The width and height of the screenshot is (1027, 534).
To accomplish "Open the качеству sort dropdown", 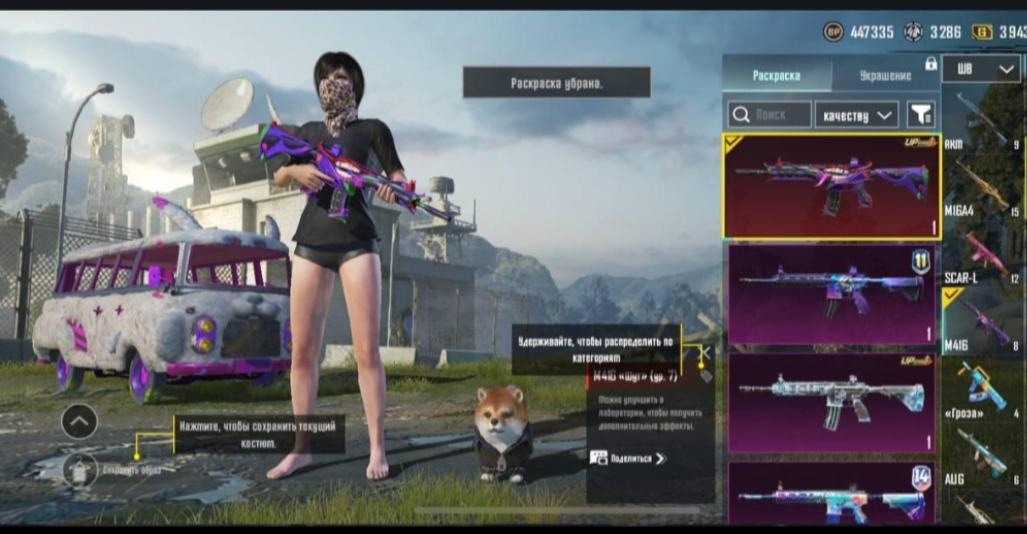I will pyautogui.click(x=856, y=115).
